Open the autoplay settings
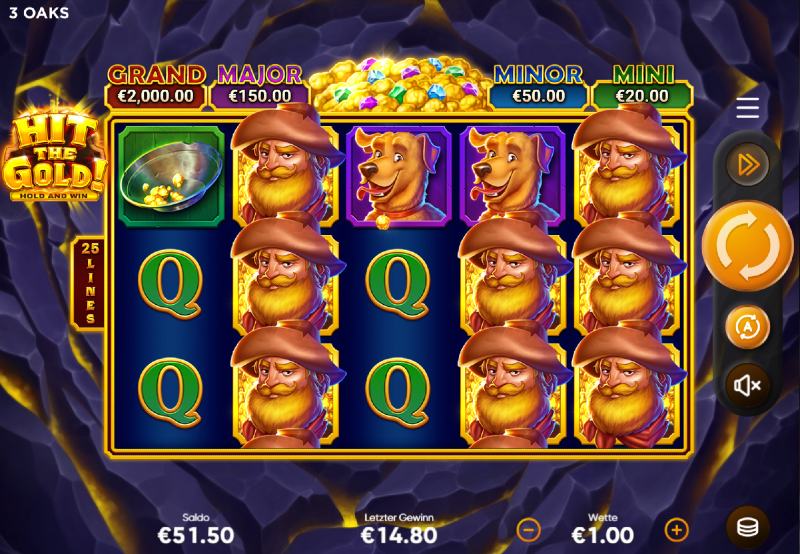Image resolution: width=800 pixels, height=554 pixels. [x=748, y=326]
